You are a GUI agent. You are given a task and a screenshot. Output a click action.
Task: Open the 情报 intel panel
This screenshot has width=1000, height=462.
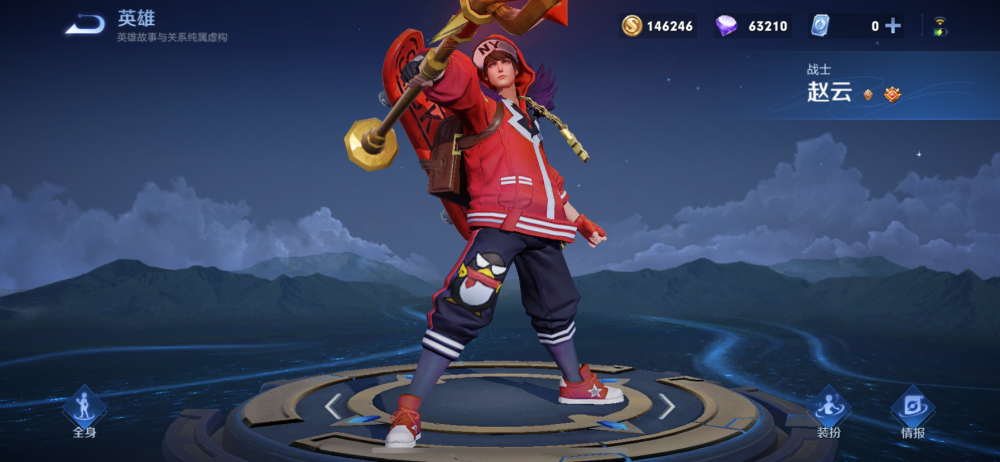click(x=912, y=412)
